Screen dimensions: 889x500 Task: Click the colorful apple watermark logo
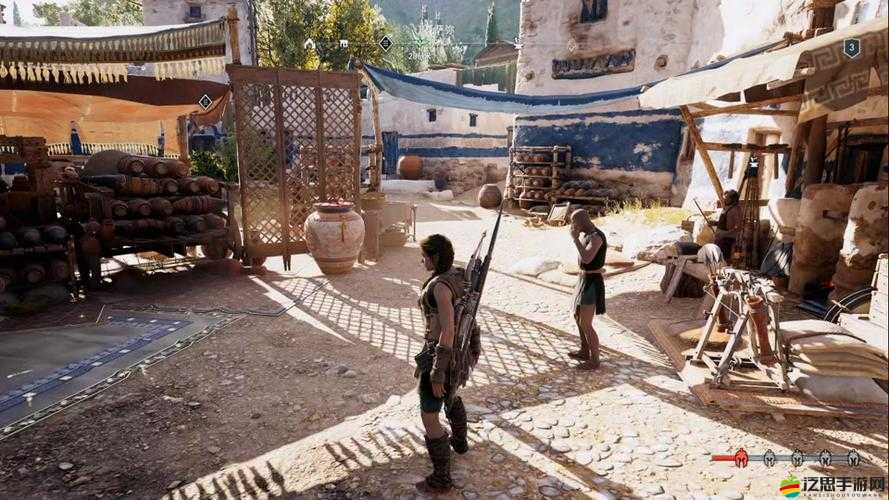pyautogui.click(x=790, y=486)
